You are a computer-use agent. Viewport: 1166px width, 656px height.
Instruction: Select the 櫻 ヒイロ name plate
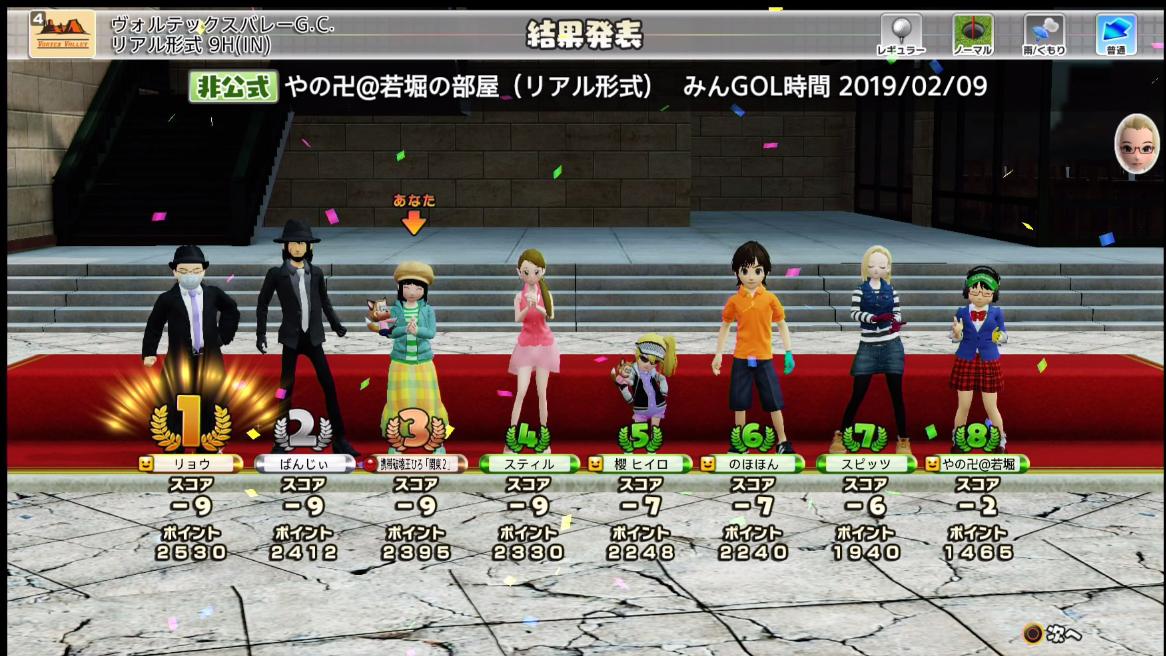pyautogui.click(x=641, y=464)
